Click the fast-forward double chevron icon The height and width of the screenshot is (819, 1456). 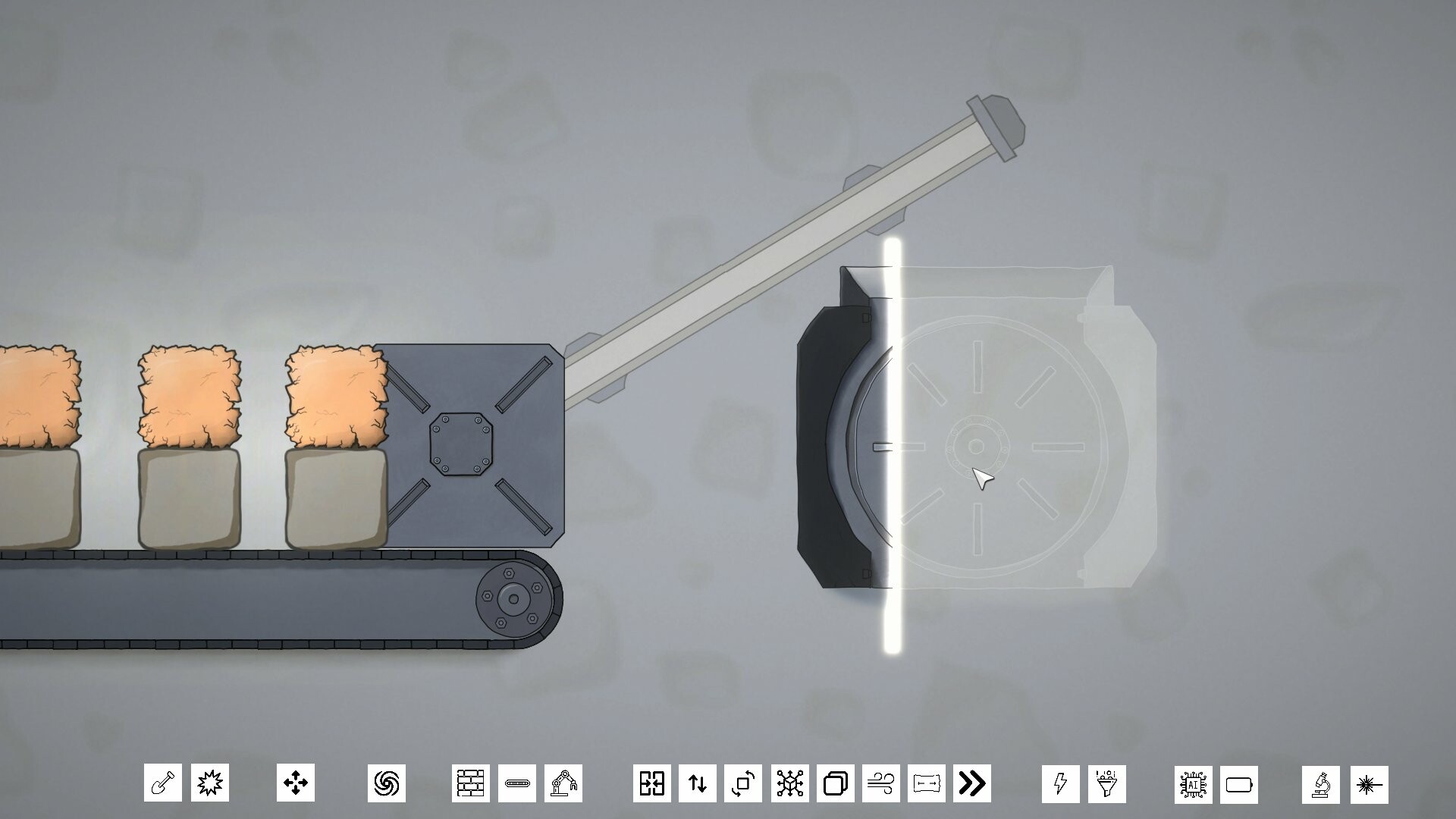971,783
